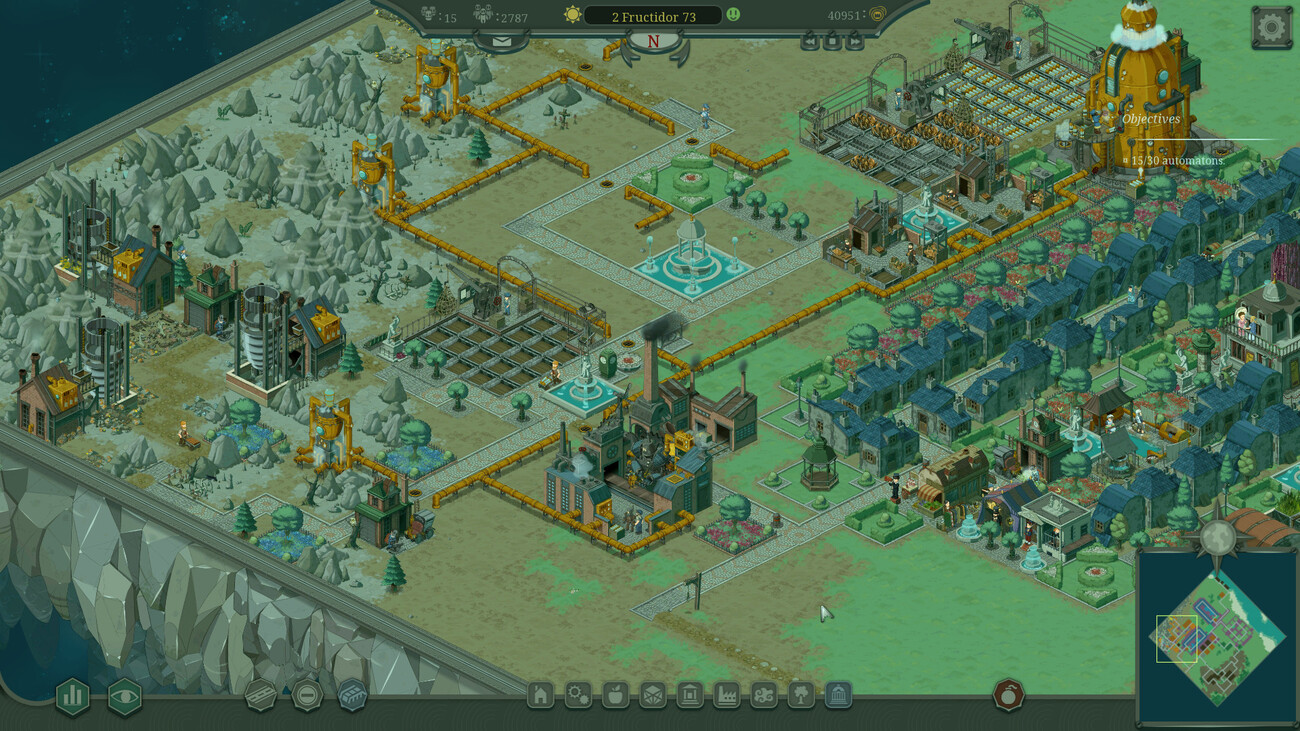The height and width of the screenshot is (731, 1300).
Task: Click the red bomb icon button
Action: coord(1008,695)
